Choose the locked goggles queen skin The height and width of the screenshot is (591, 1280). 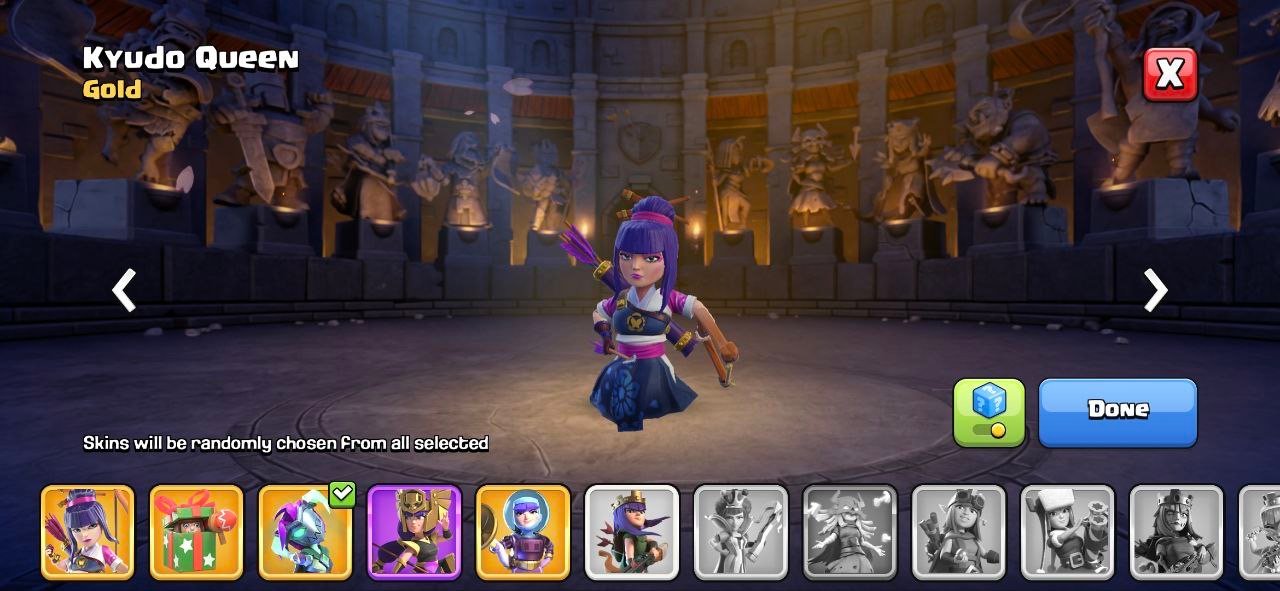[959, 532]
